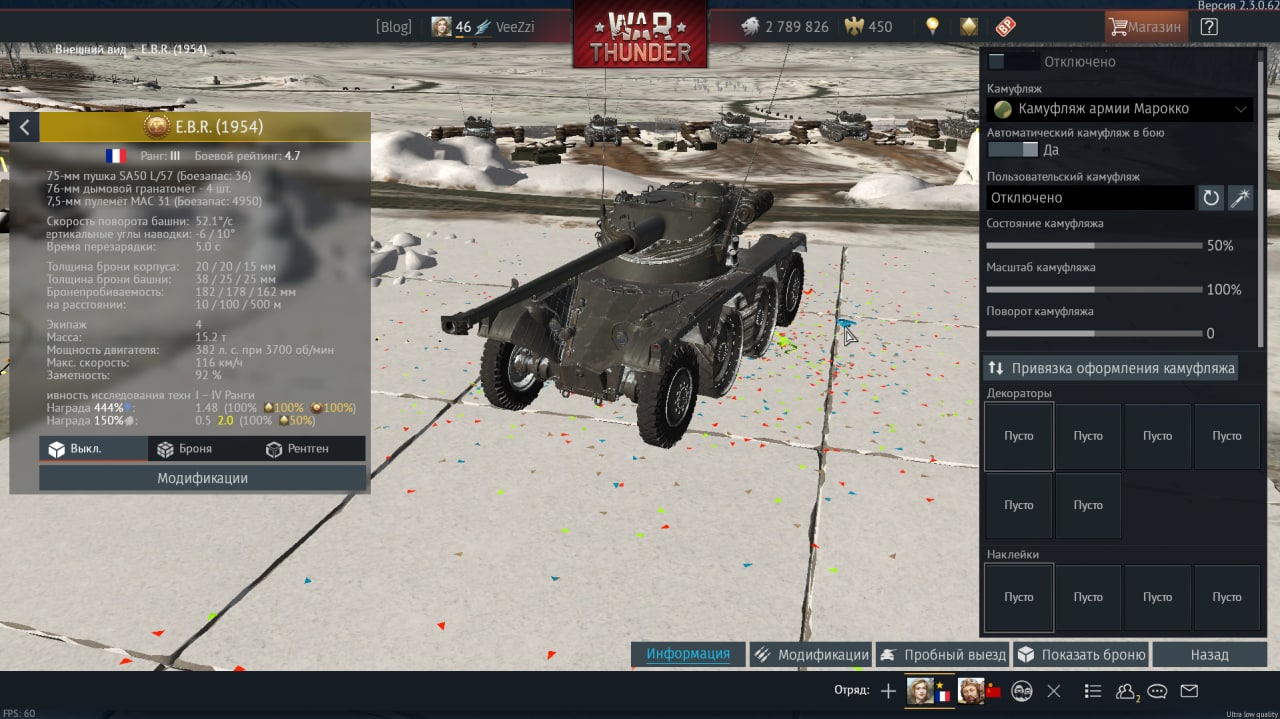Open the Магазин shop
This screenshot has height=719, width=1280.
(1146, 27)
